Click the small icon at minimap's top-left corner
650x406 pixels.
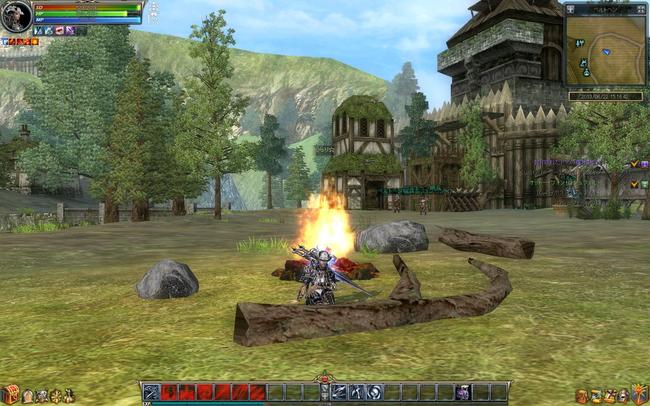[x=571, y=9]
